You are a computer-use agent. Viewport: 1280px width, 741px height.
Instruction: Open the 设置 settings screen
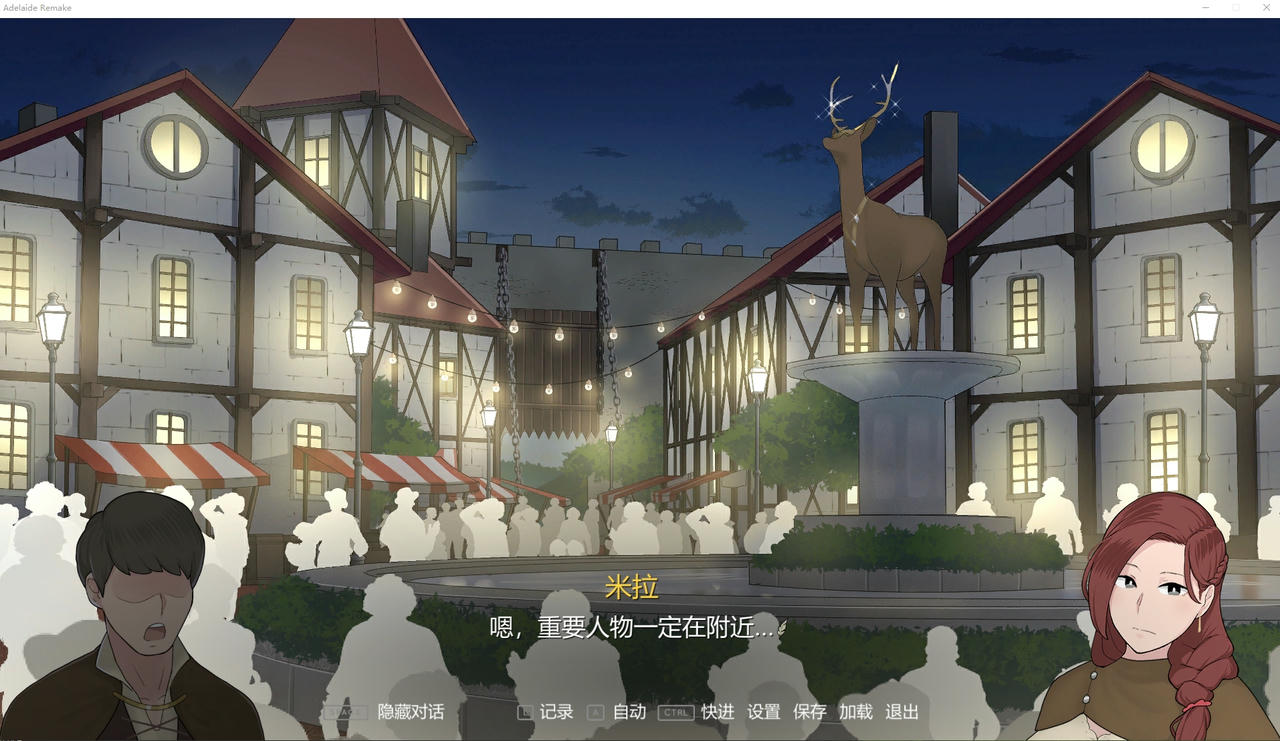pos(762,713)
